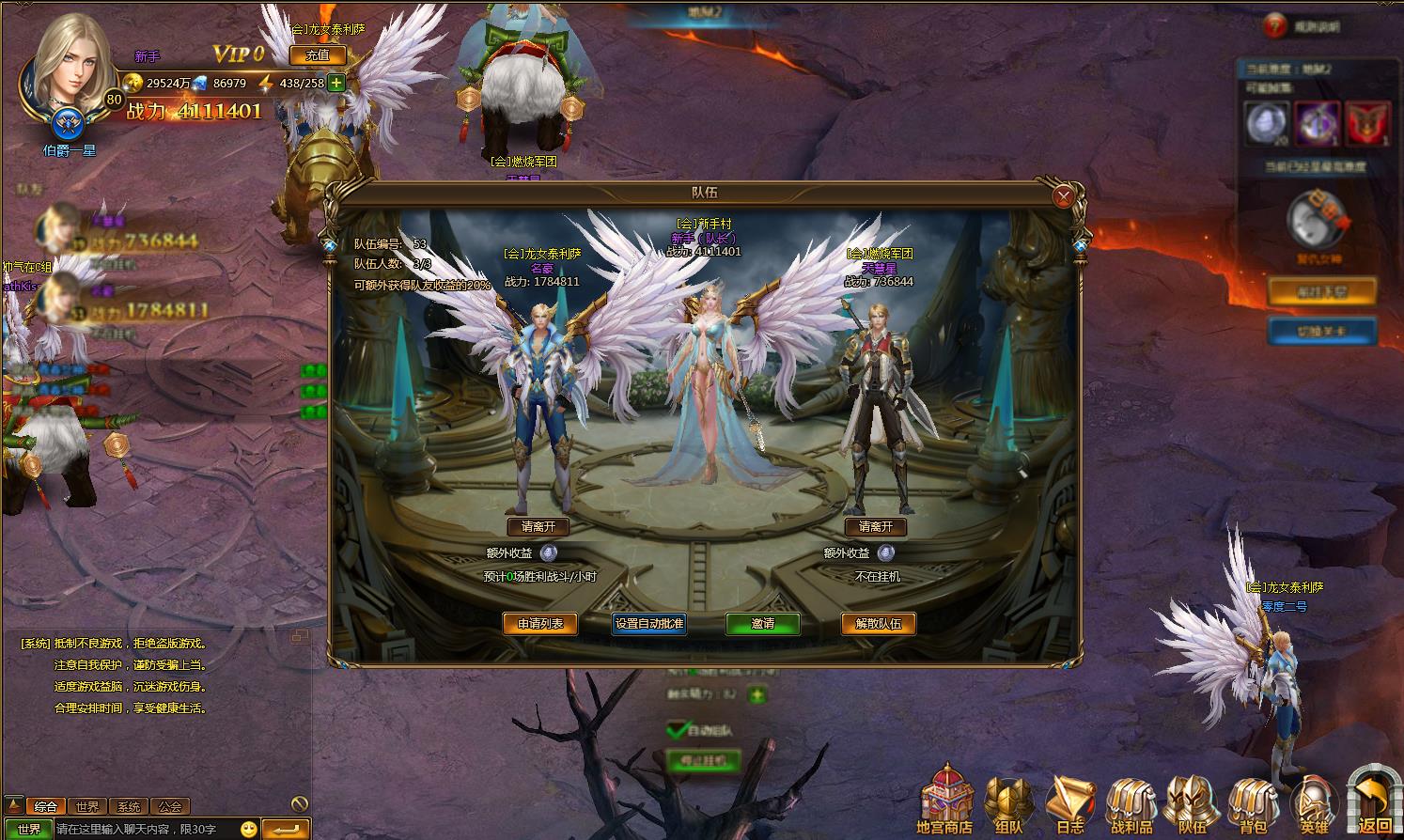Kick 天慧星 using his 请离开 button
The width and height of the screenshot is (1404, 840).
[x=875, y=527]
